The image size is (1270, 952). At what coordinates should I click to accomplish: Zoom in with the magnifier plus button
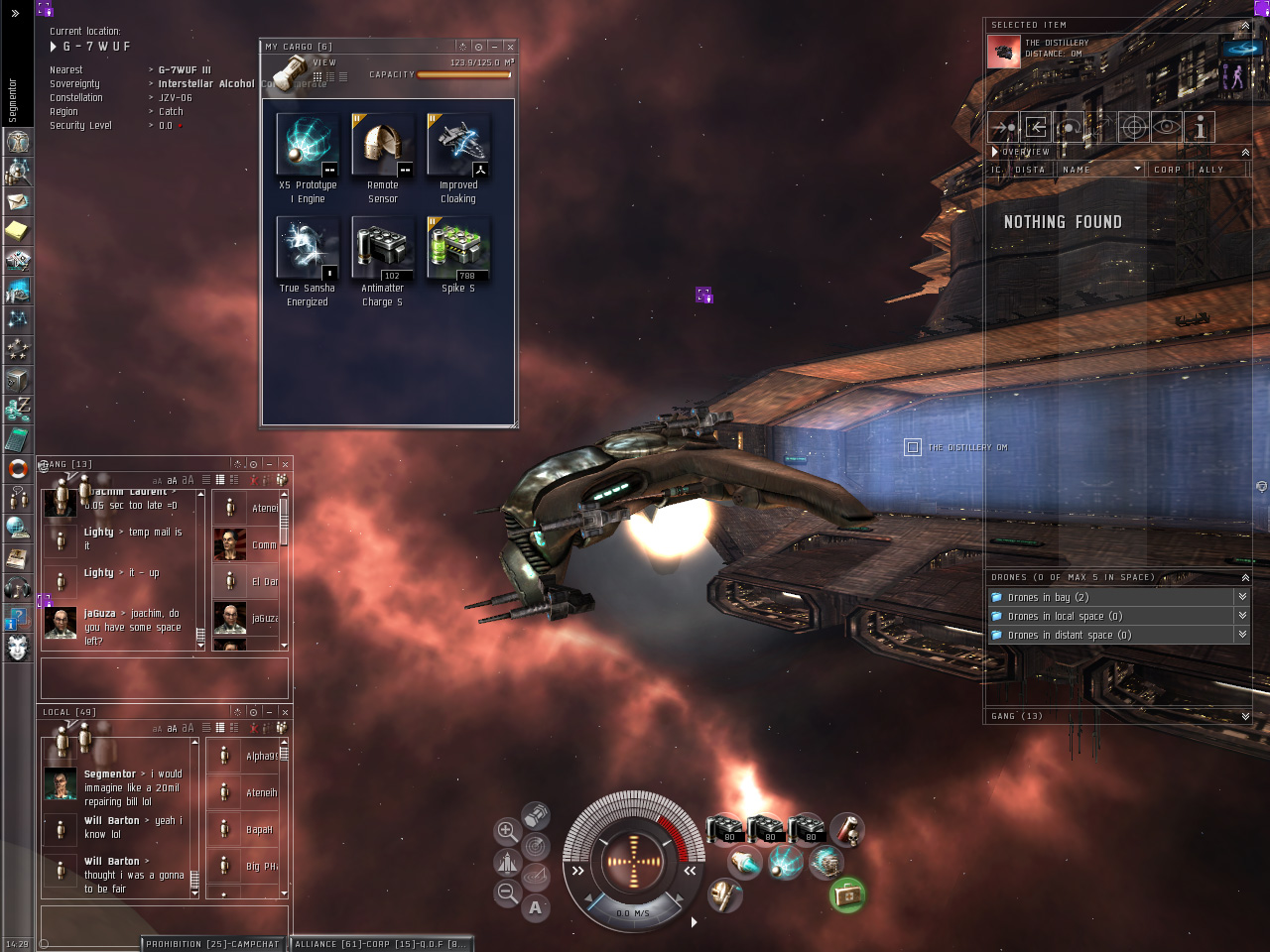coord(507,831)
